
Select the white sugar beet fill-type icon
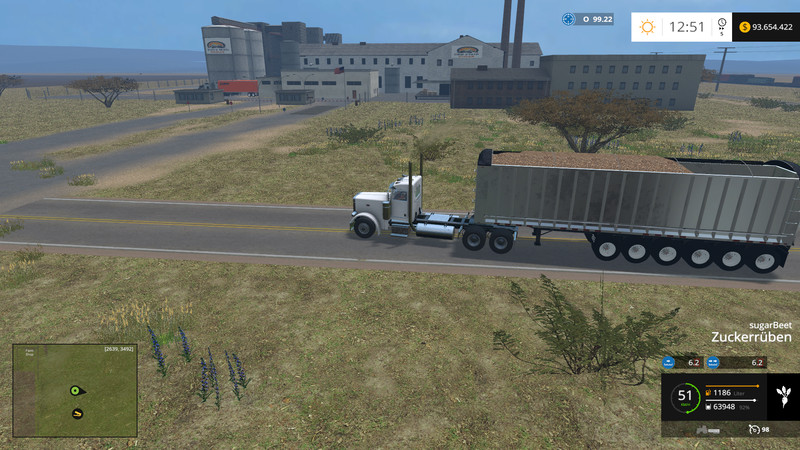[783, 395]
